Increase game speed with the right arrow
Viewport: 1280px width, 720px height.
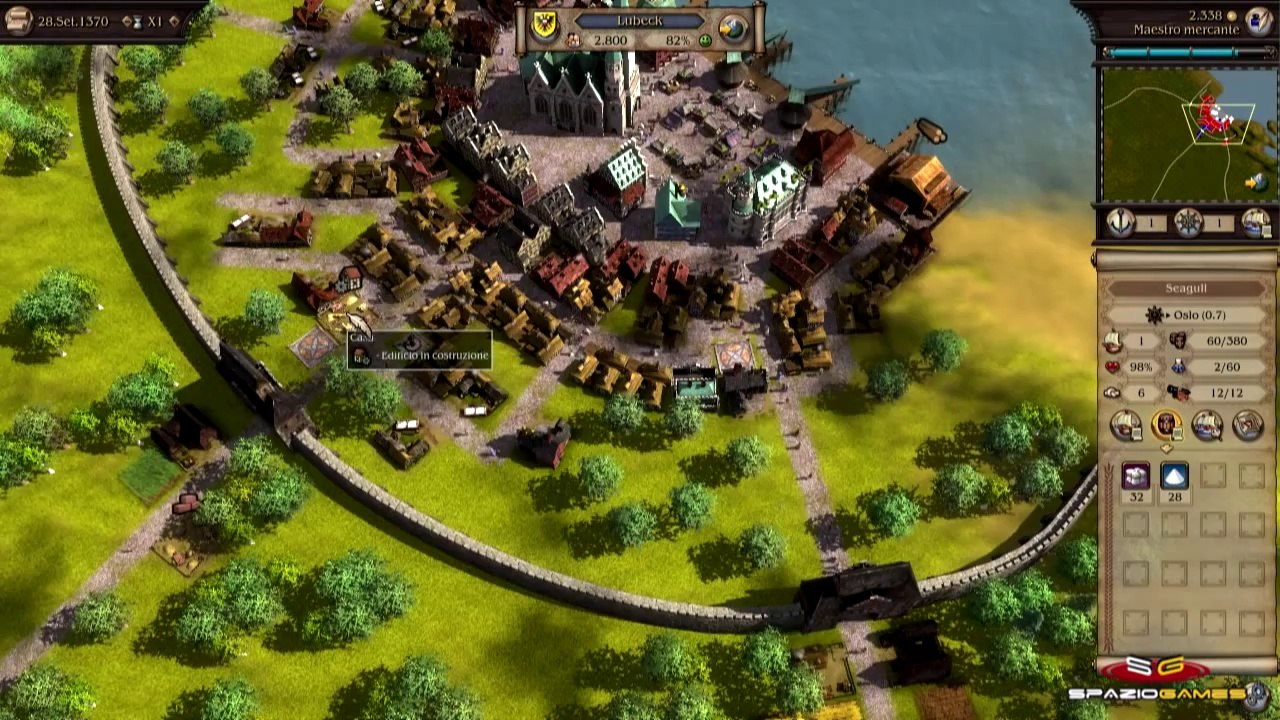[x=175, y=21]
